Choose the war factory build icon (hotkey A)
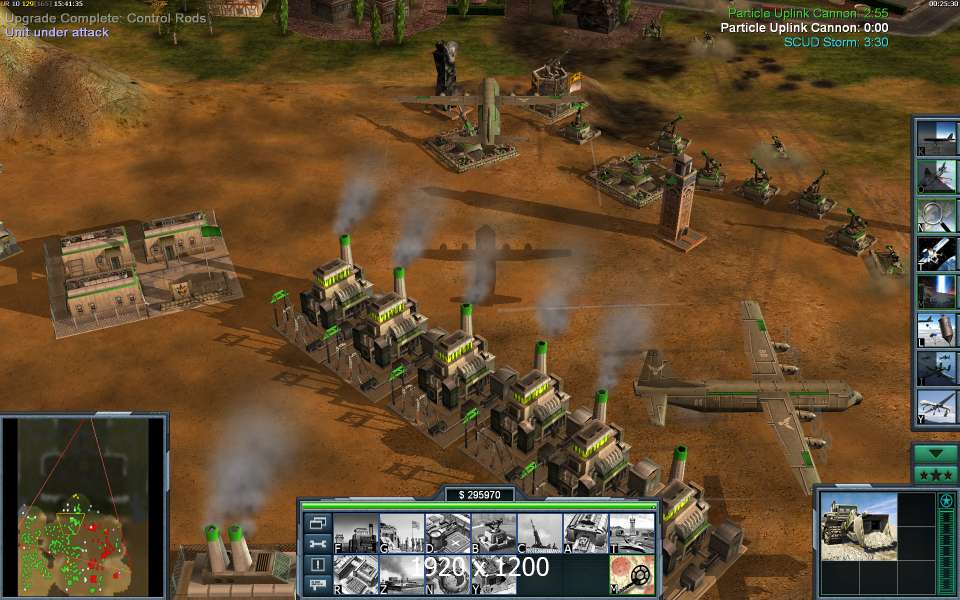Viewport: 960px width, 600px height. 587,533
